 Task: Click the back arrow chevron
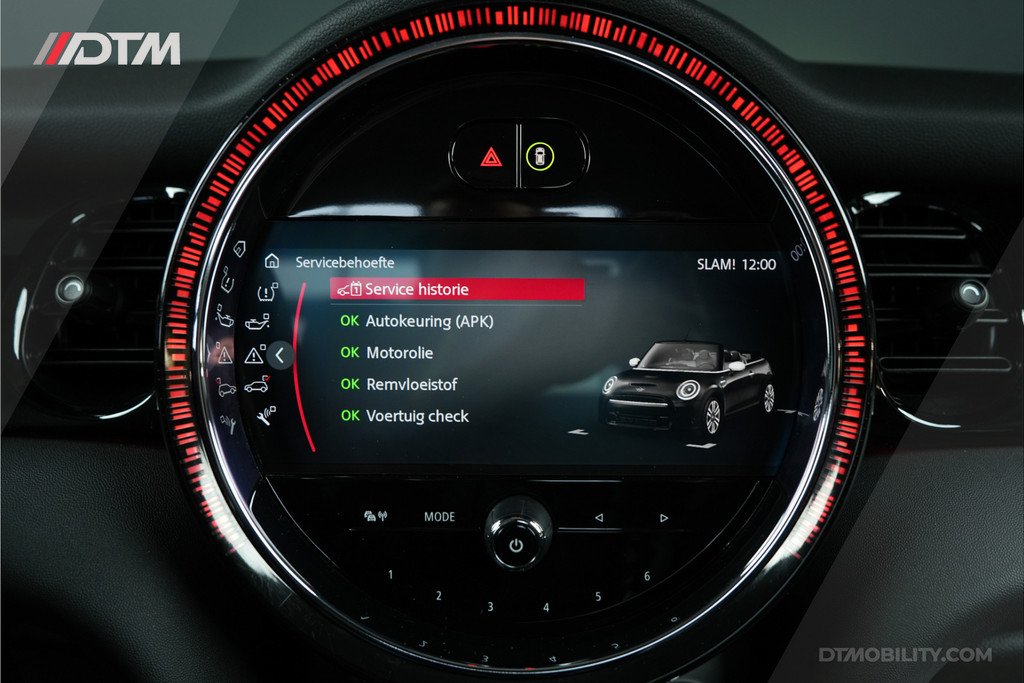click(x=280, y=354)
